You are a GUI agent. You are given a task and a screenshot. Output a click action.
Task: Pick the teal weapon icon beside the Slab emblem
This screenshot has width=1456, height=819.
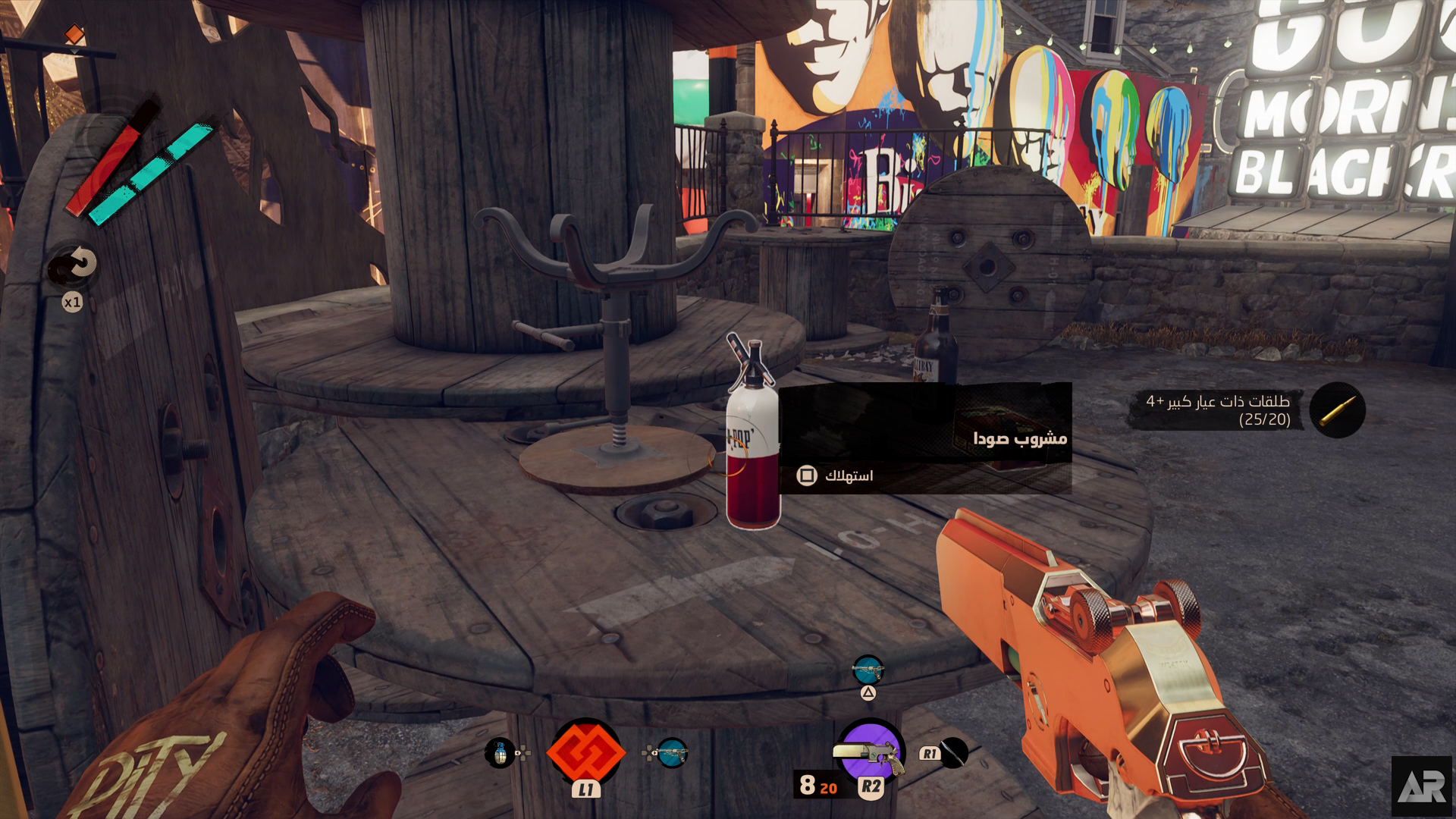pyautogui.click(x=672, y=753)
